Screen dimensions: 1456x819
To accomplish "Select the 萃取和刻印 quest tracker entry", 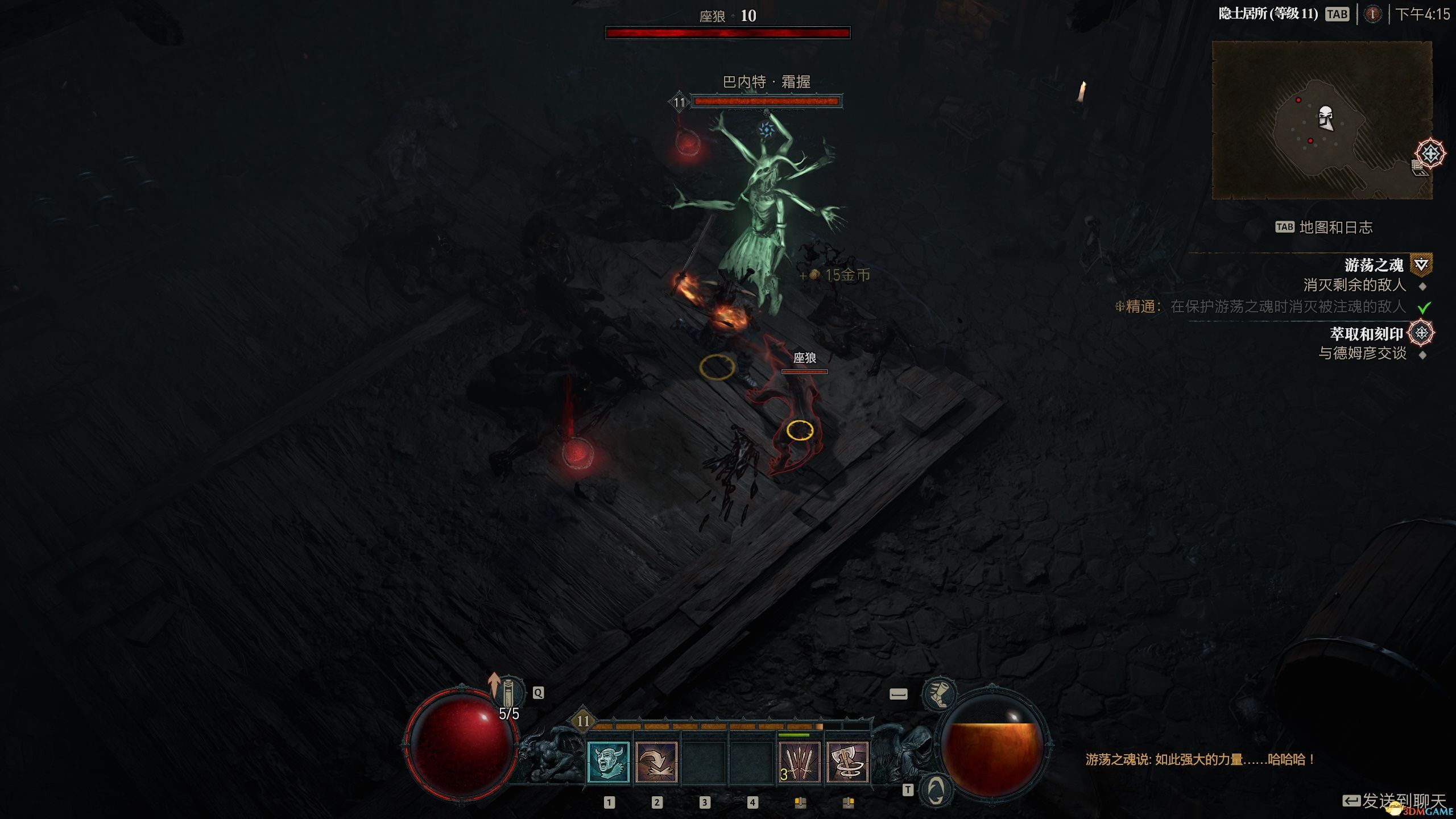I will 1366,334.
